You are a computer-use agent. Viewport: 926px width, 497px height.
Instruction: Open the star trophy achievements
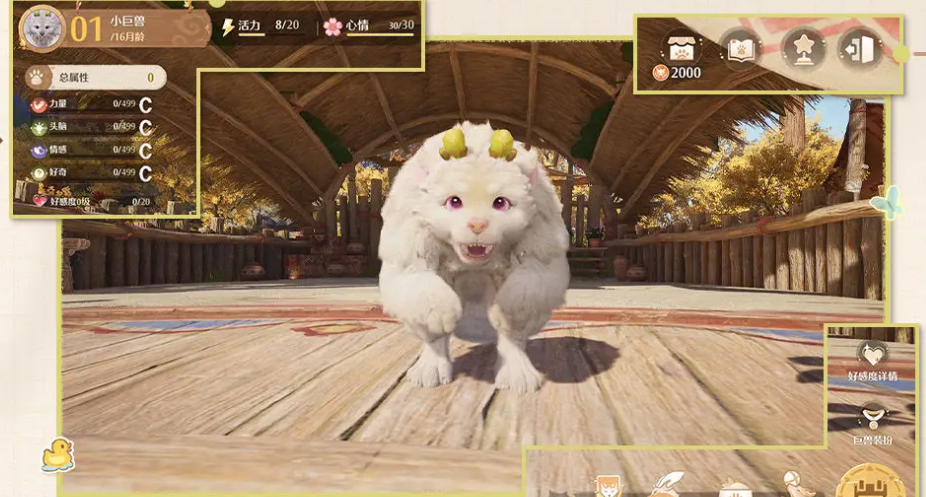[x=802, y=47]
